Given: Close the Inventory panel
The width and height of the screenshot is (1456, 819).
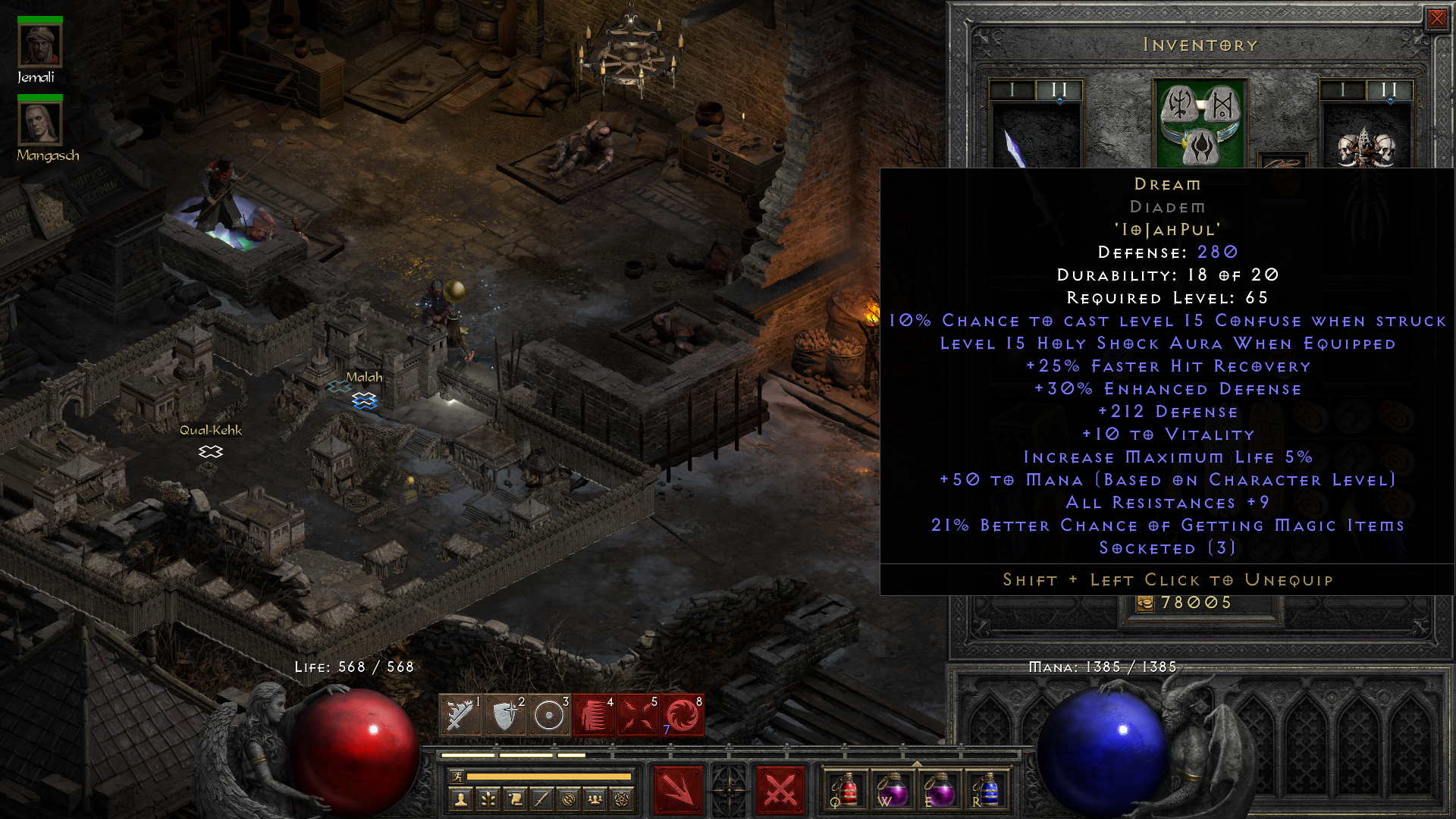Looking at the screenshot, I should tap(1438, 18).
